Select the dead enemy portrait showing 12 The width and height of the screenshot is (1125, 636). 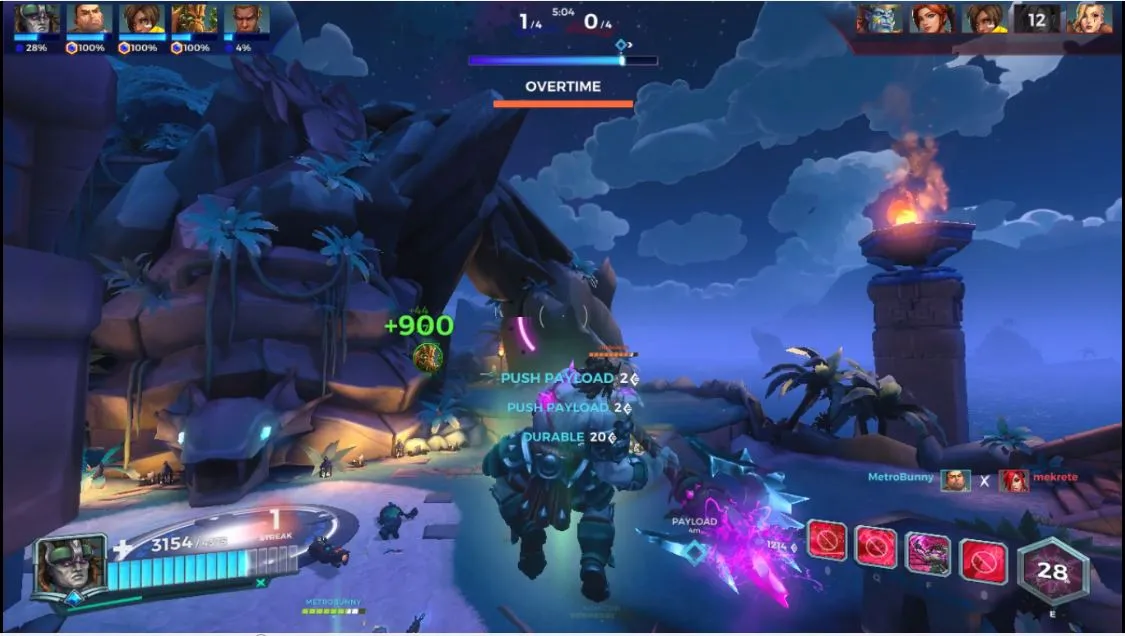(1036, 18)
